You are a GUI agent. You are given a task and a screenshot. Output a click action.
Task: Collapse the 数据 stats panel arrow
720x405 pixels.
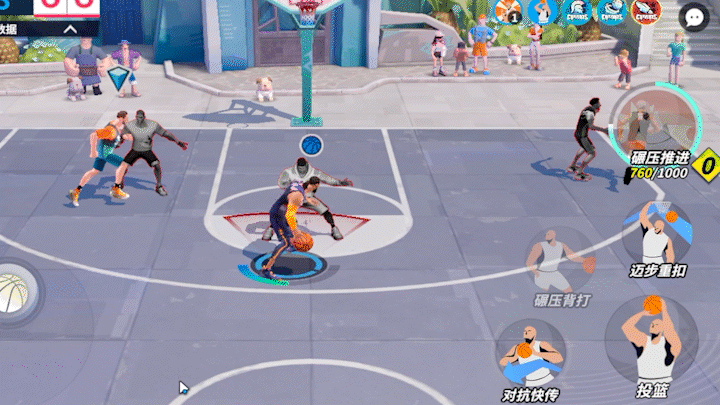click(x=70, y=29)
